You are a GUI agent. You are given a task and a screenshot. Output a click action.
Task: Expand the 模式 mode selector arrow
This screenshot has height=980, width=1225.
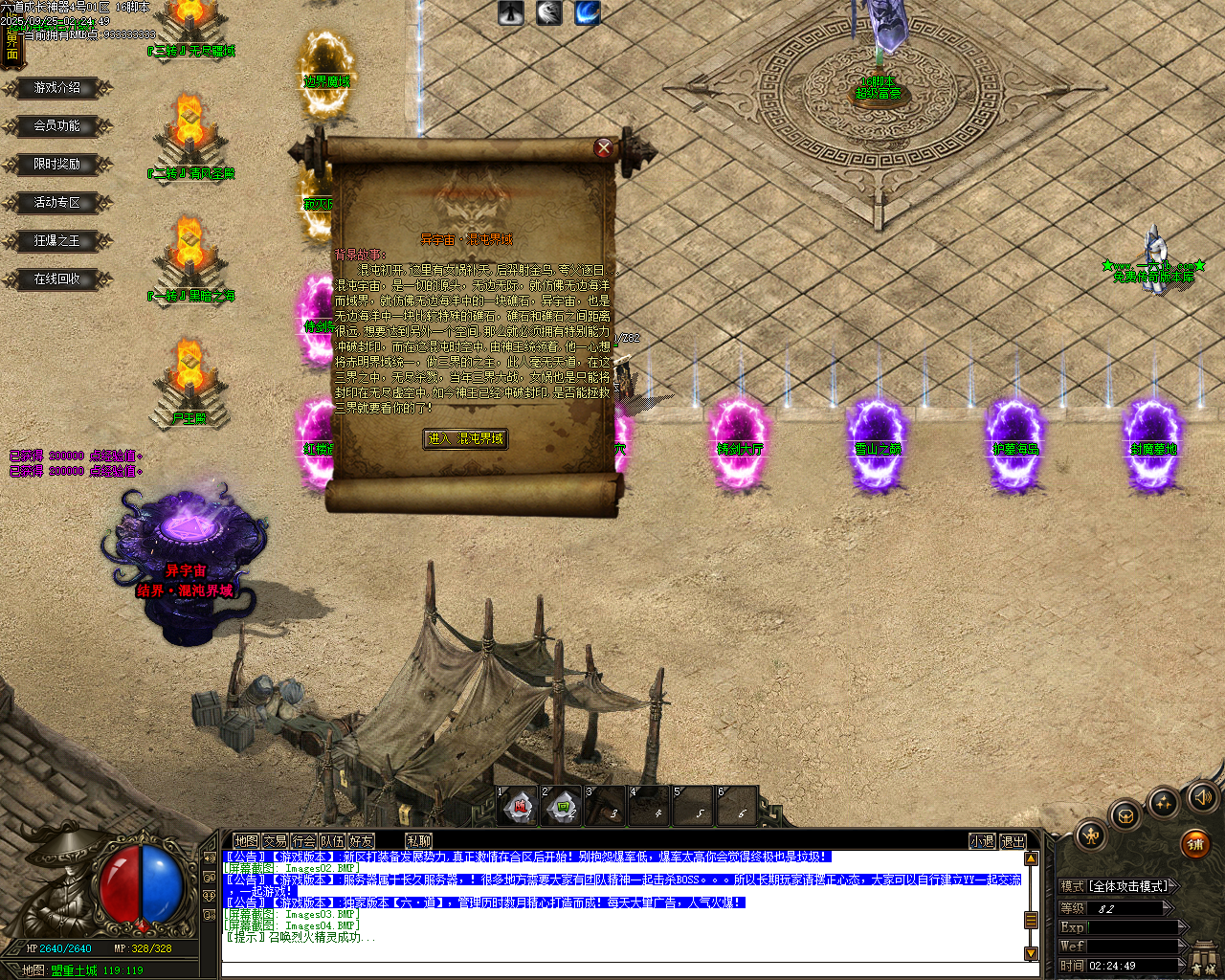pos(1173,886)
